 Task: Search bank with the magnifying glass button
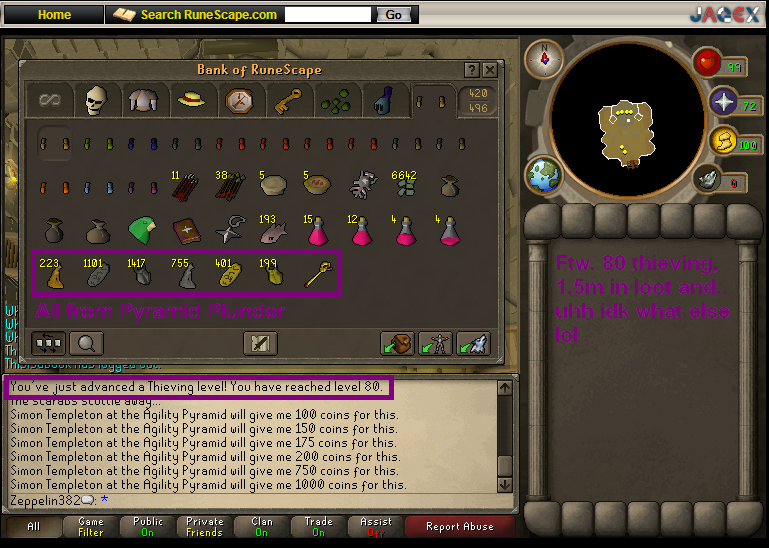87,343
